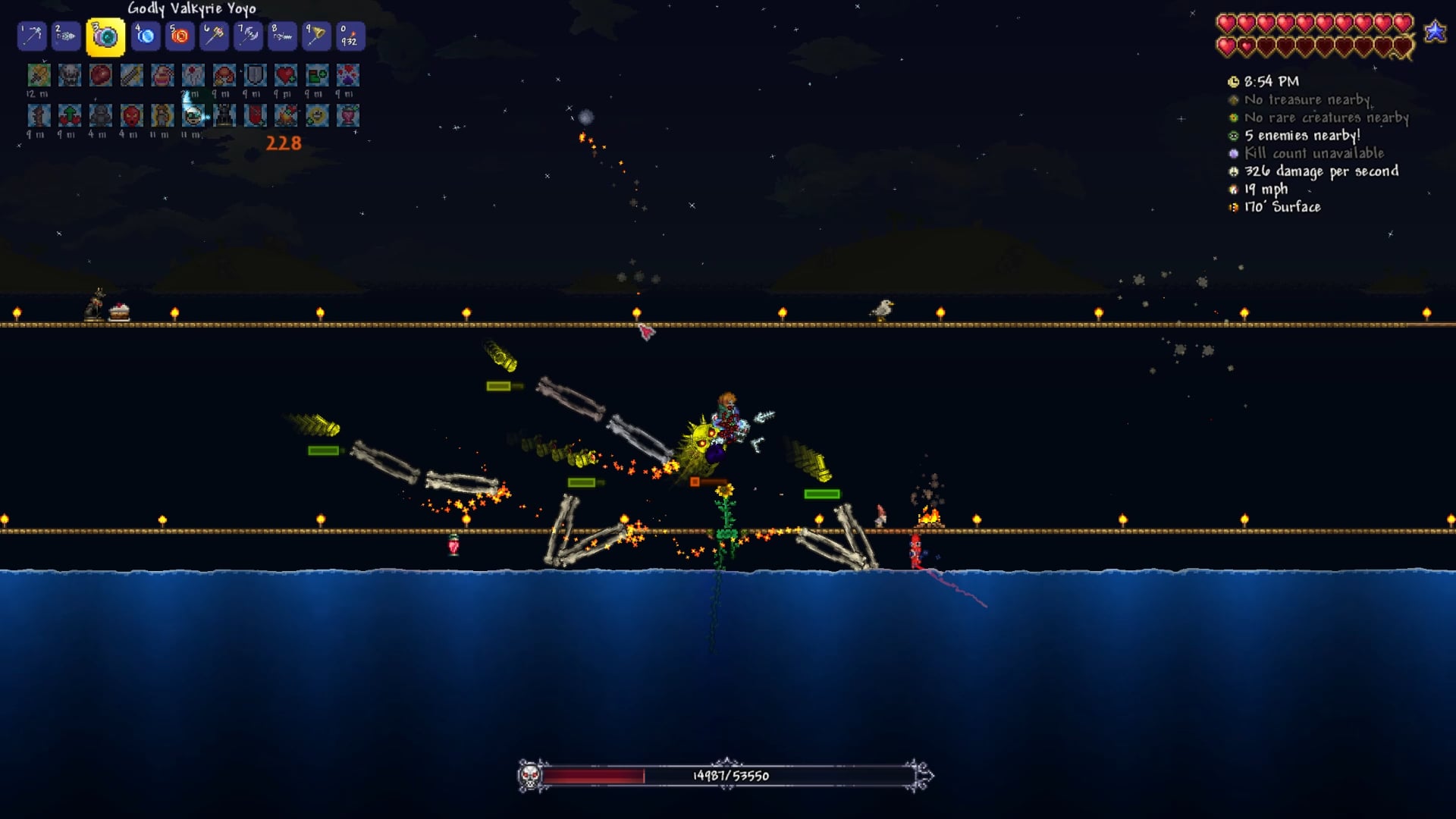
Task: Choose the hammer in hotbar slot 6
Action: [x=215, y=36]
